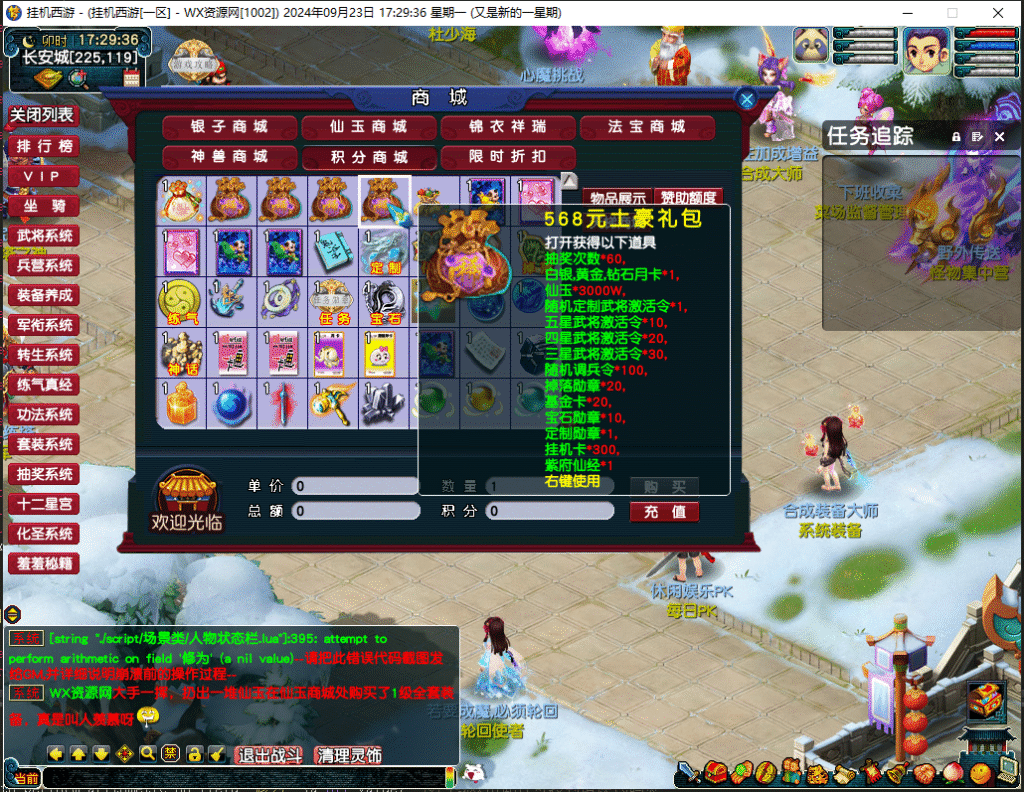Select the 锦衣祥瑞 shop tab
1024x792 pixels.
click(508, 127)
